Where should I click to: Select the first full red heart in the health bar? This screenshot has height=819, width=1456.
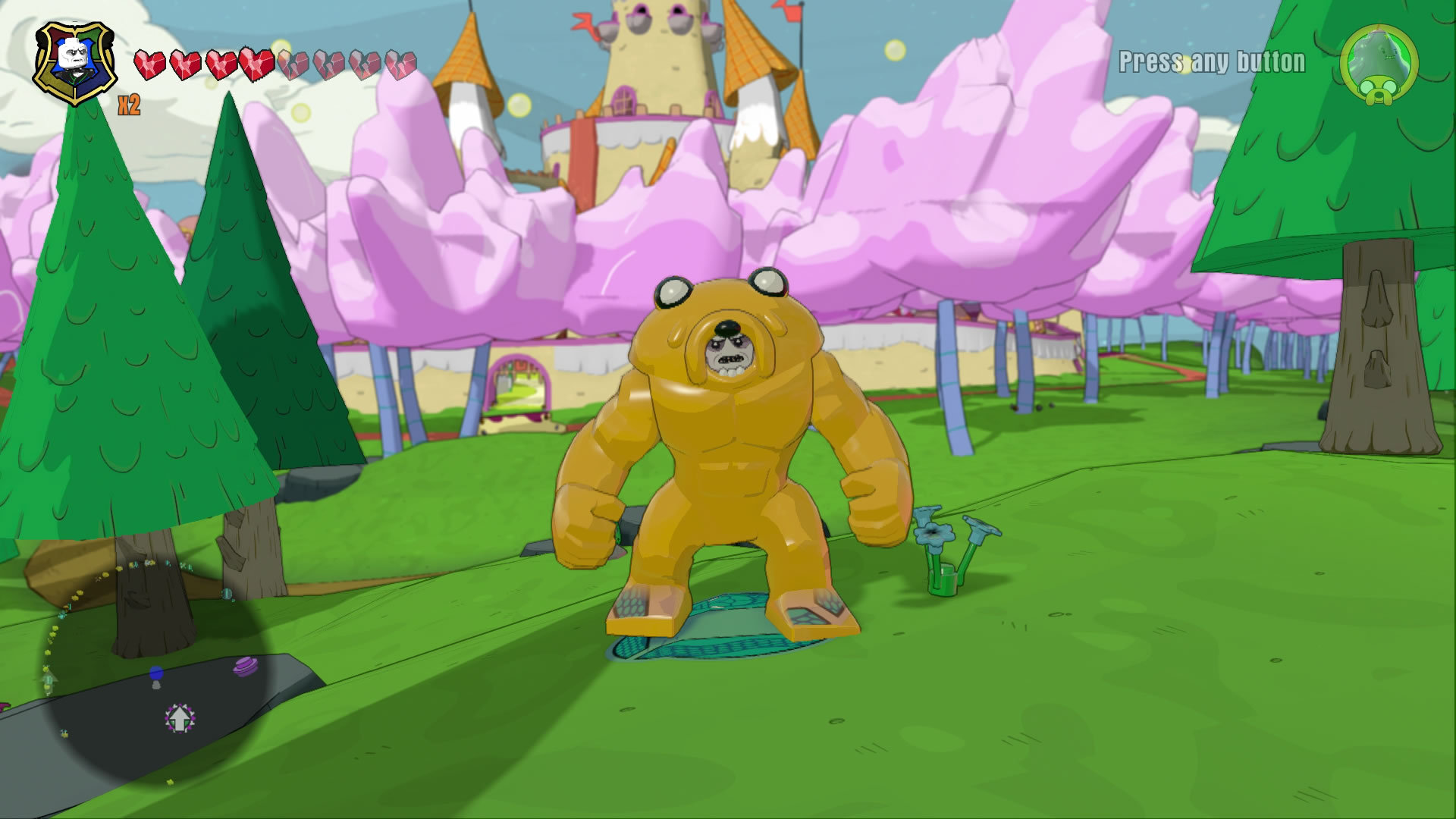coord(149,65)
